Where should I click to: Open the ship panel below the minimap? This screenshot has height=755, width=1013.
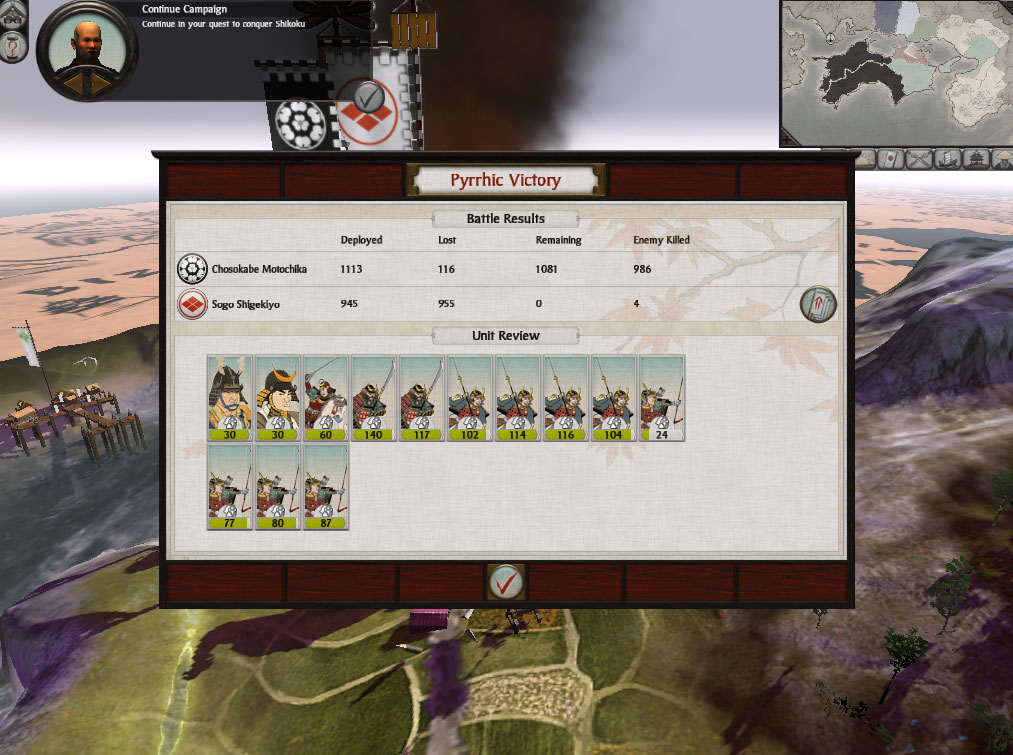(945, 158)
